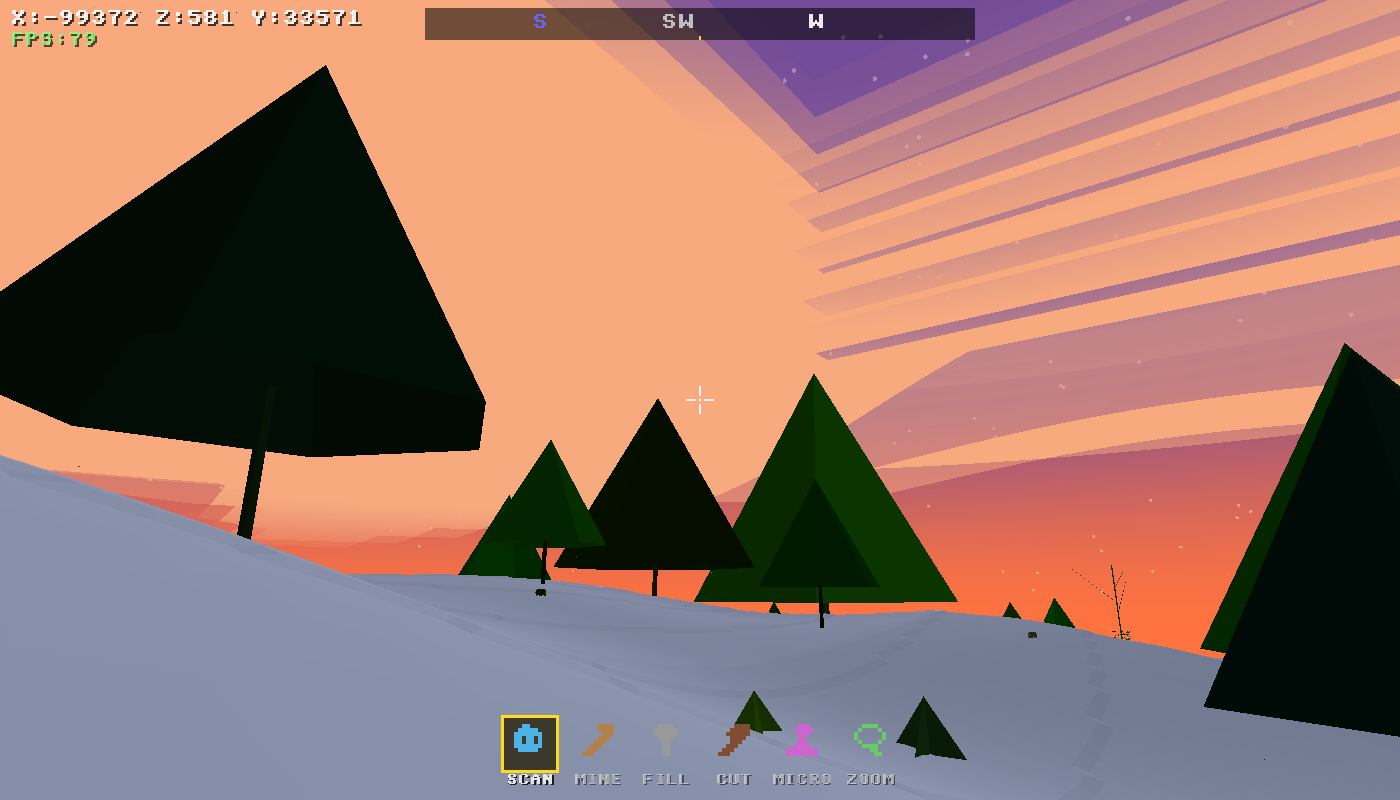Viewport: 1400px width, 800px height.
Task: Select the W heading on the compass bar
Action: pos(815,21)
